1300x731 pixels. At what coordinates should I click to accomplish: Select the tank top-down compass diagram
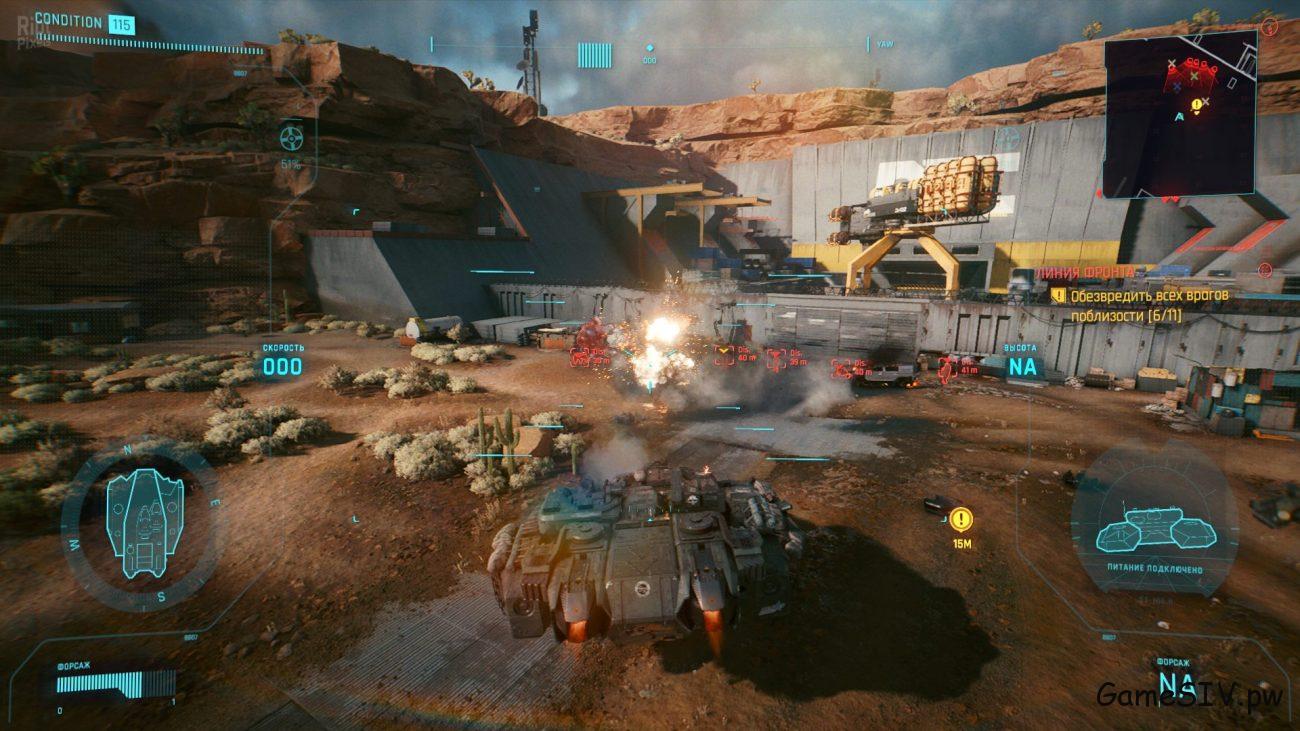144,522
